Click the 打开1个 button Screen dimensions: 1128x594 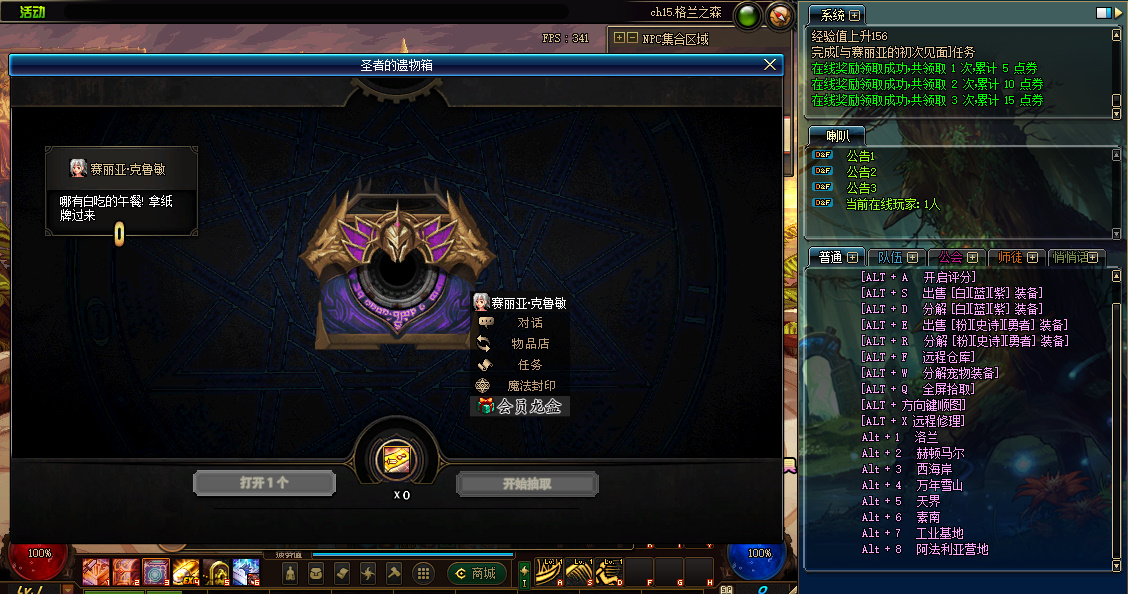(x=263, y=483)
